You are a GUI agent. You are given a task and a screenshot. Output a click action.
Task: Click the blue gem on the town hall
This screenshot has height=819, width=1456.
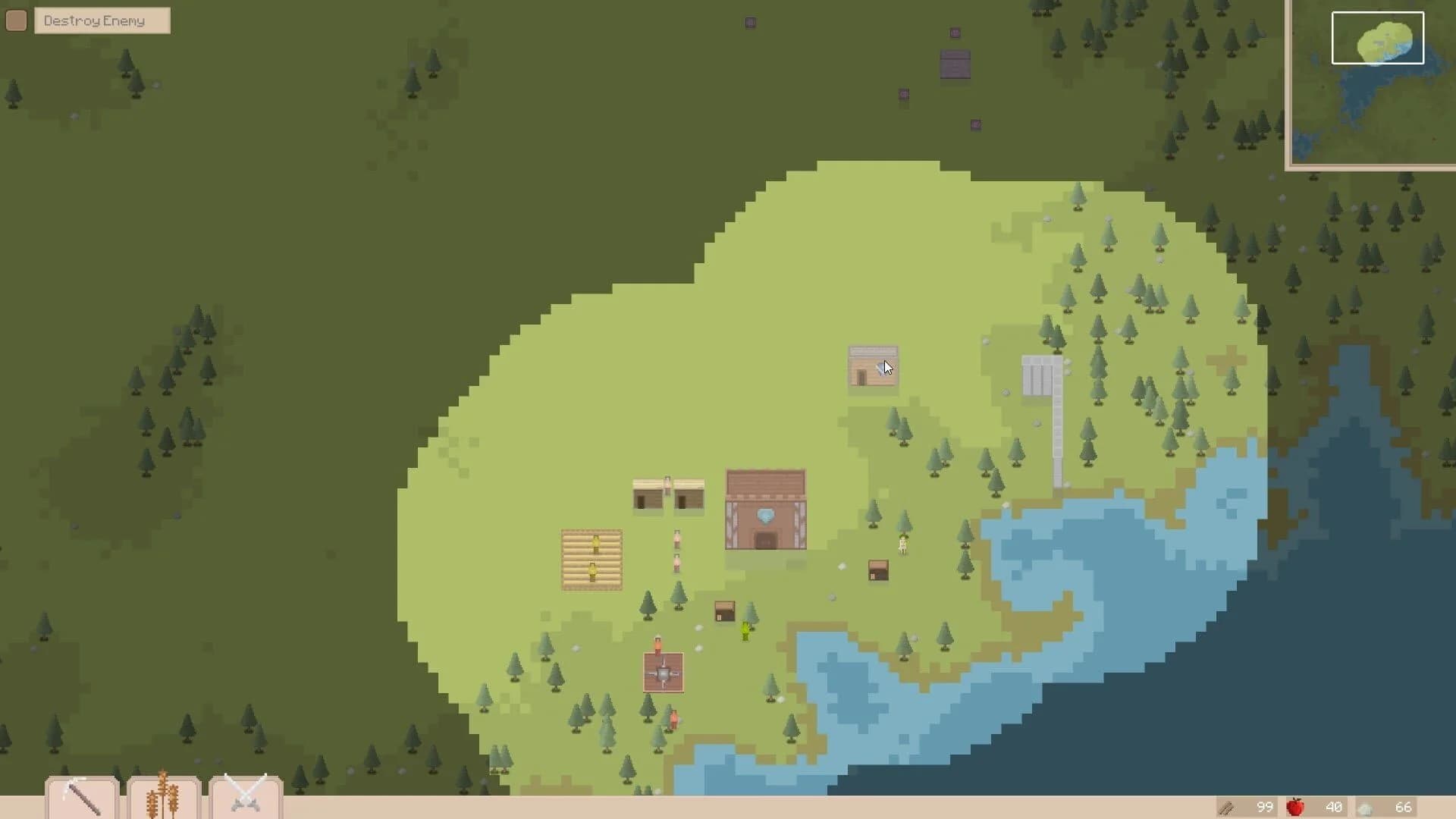pos(767,515)
